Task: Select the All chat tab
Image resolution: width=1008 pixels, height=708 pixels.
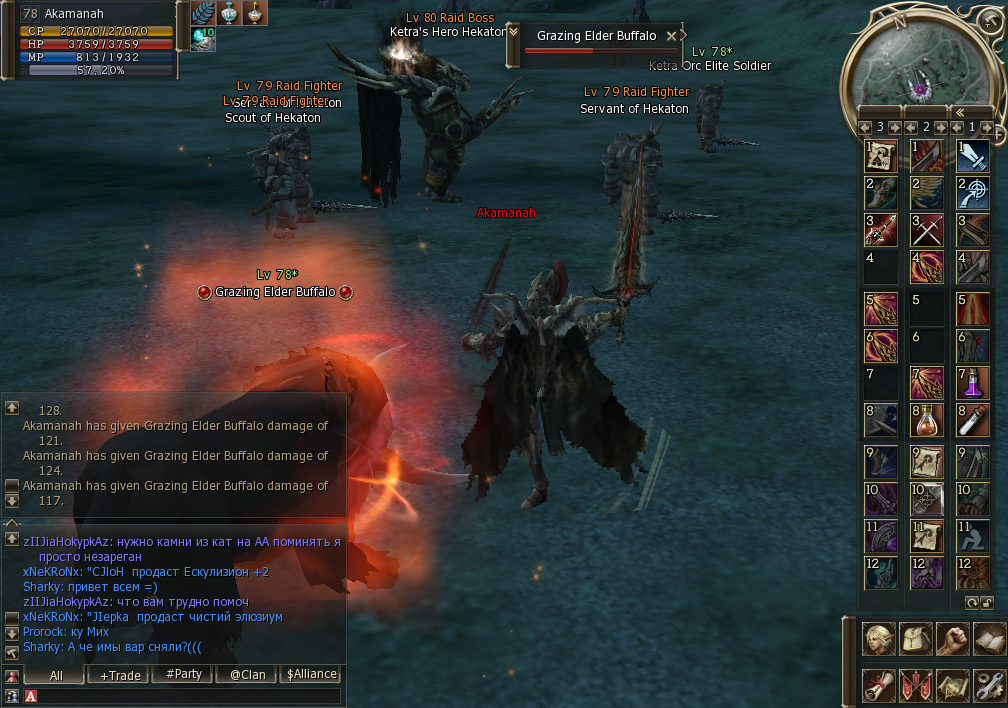Action: [55, 675]
